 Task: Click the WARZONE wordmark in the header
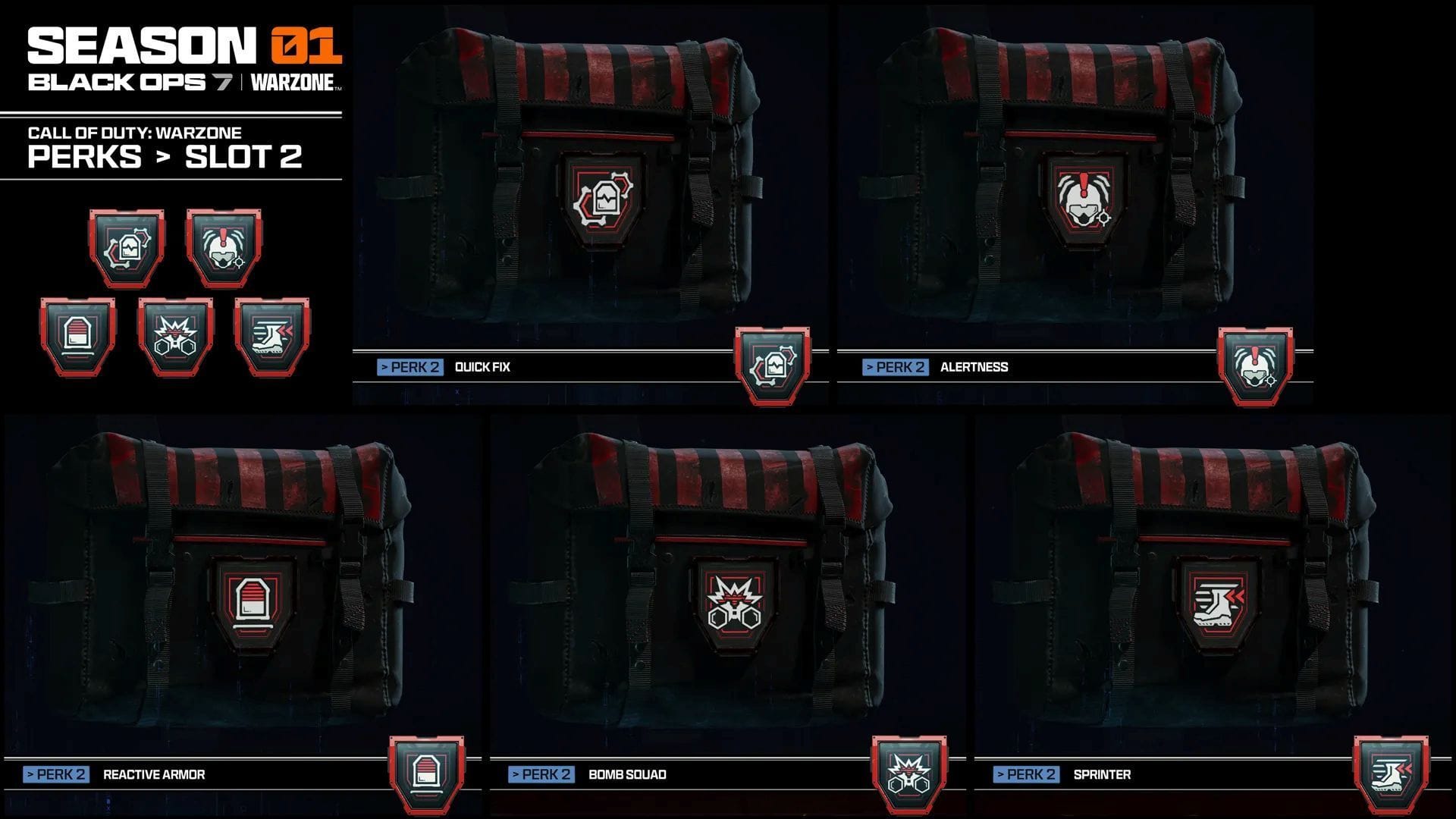291,84
